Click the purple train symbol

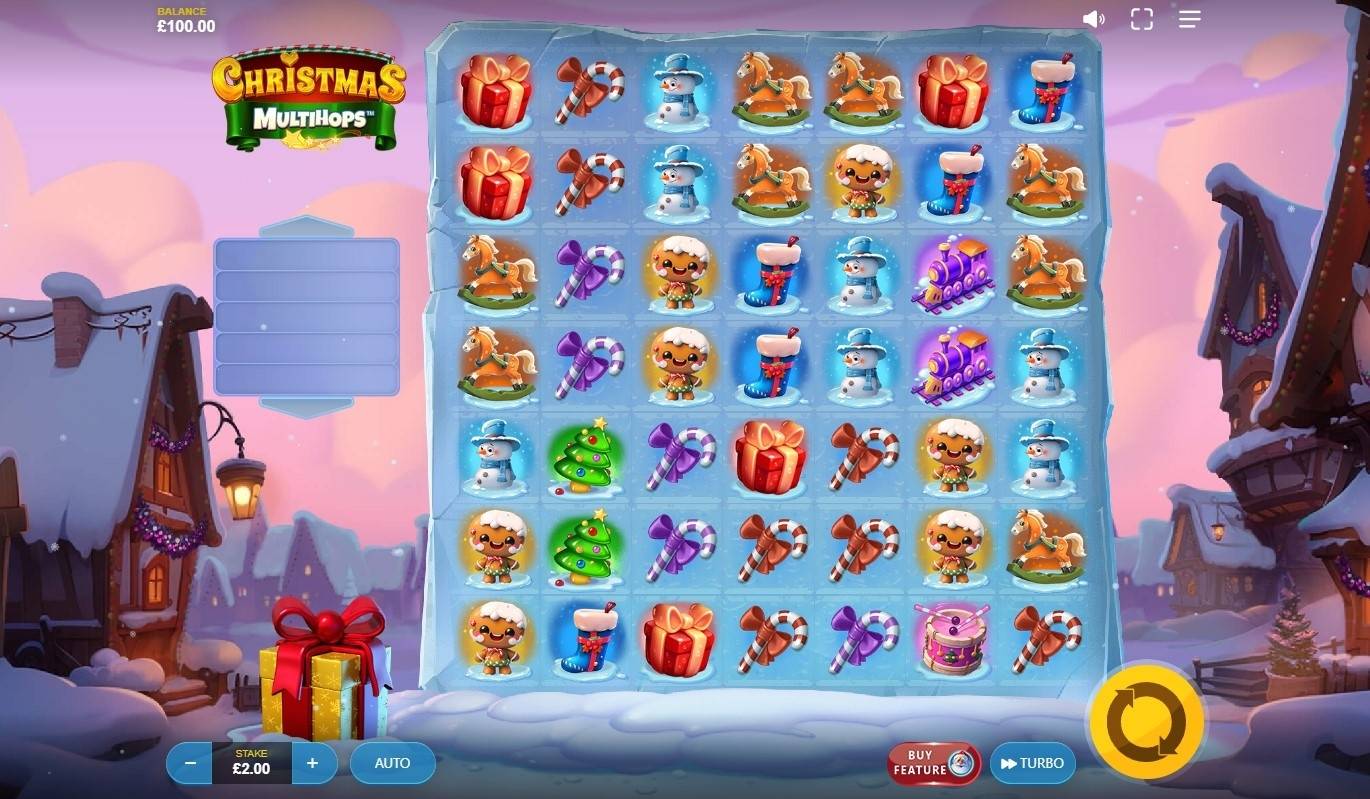pyautogui.click(x=953, y=275)
